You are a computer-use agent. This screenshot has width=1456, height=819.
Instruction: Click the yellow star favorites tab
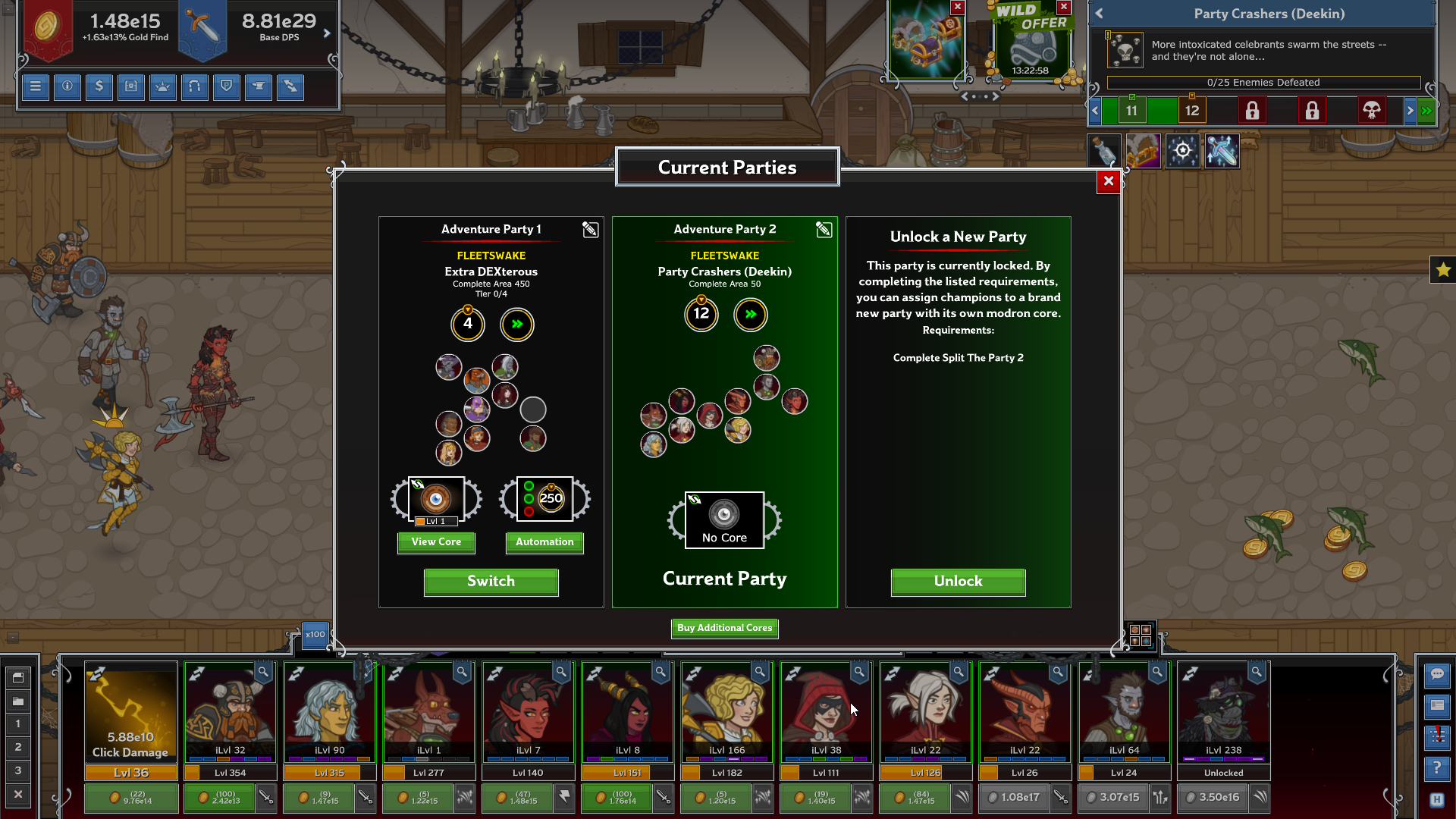coord(1442,269)
